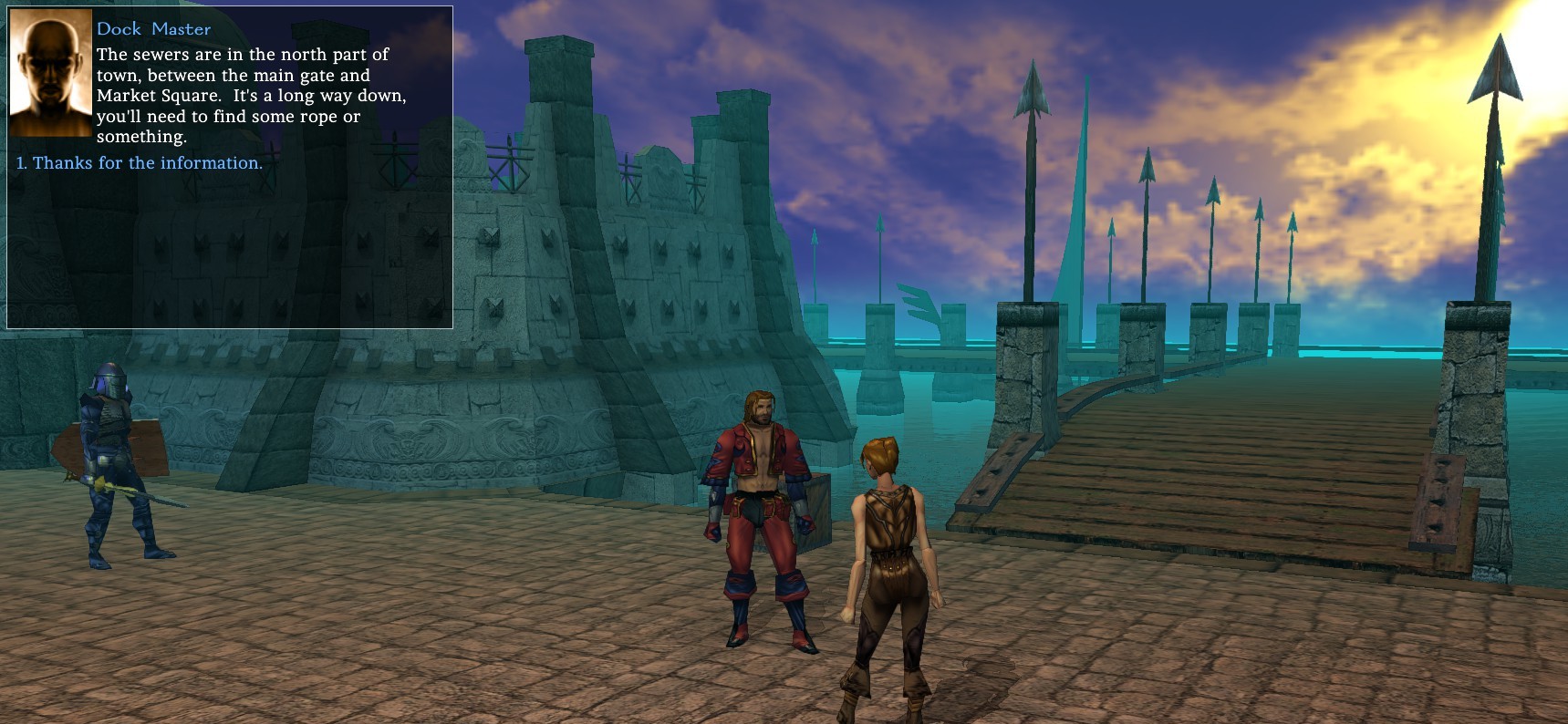Choose the reply "Thanks for the information."

click(147, 163)
